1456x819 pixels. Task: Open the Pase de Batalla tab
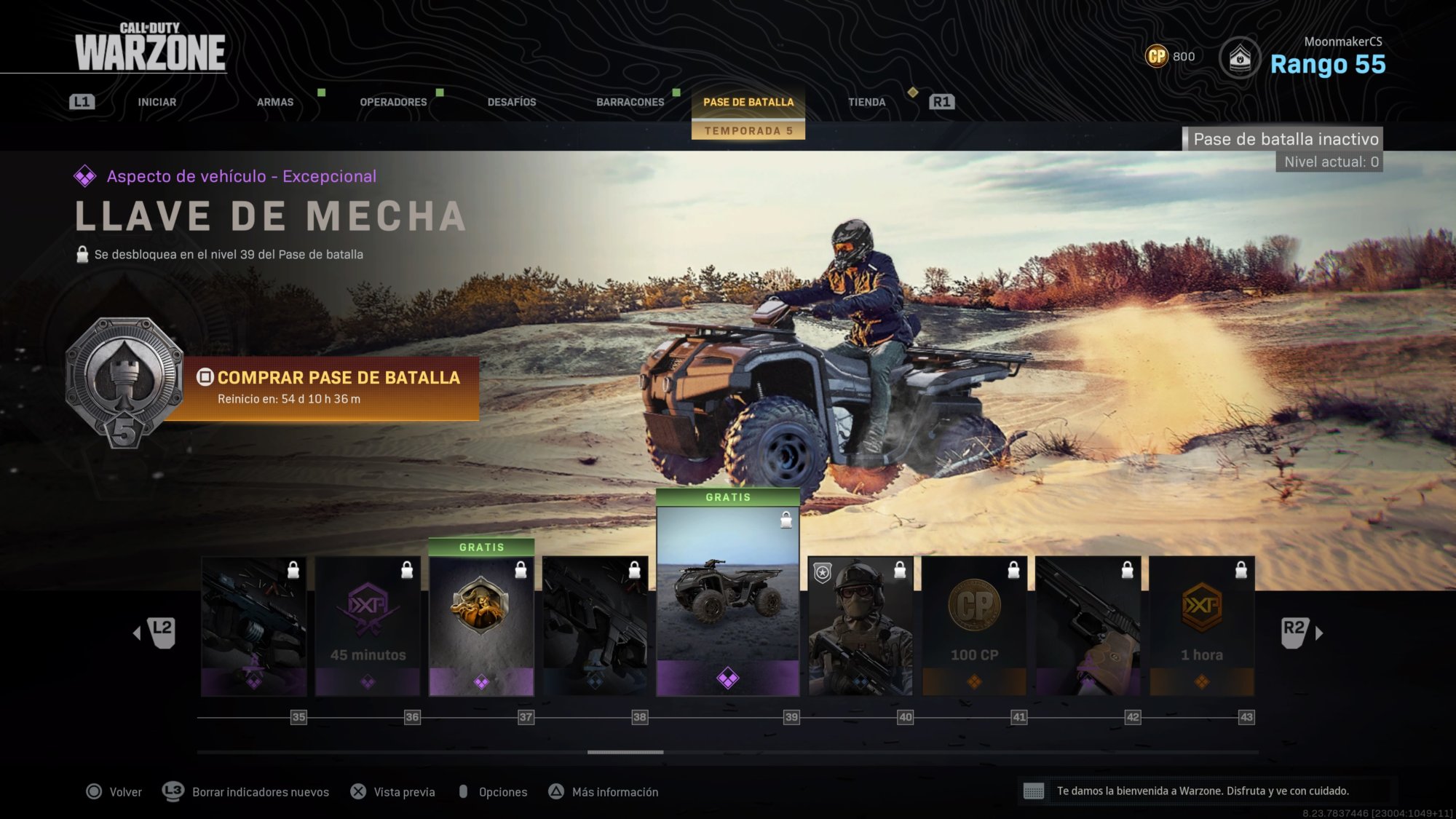click(748, 102)
